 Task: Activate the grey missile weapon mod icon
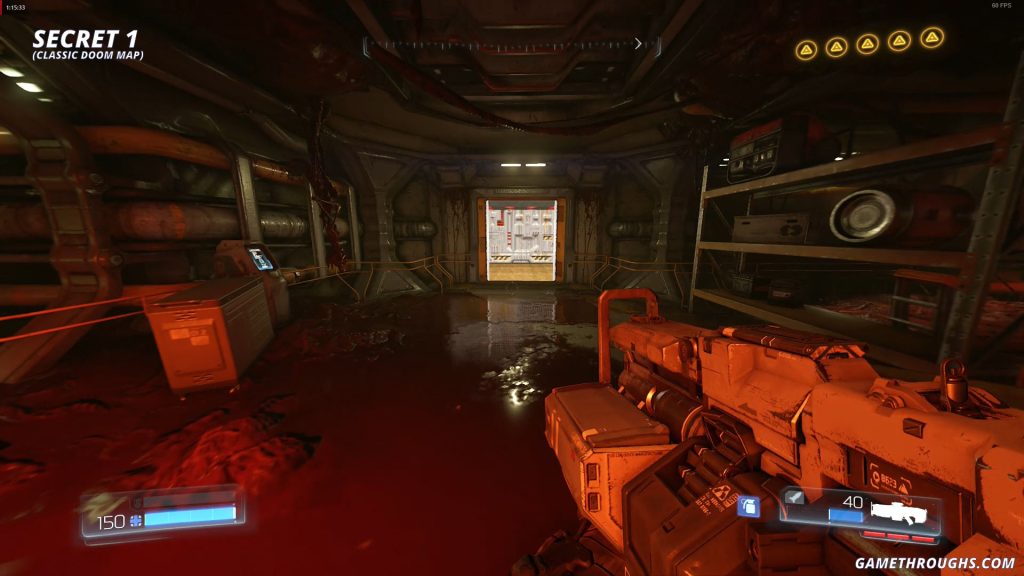click(x=795, y=497)
